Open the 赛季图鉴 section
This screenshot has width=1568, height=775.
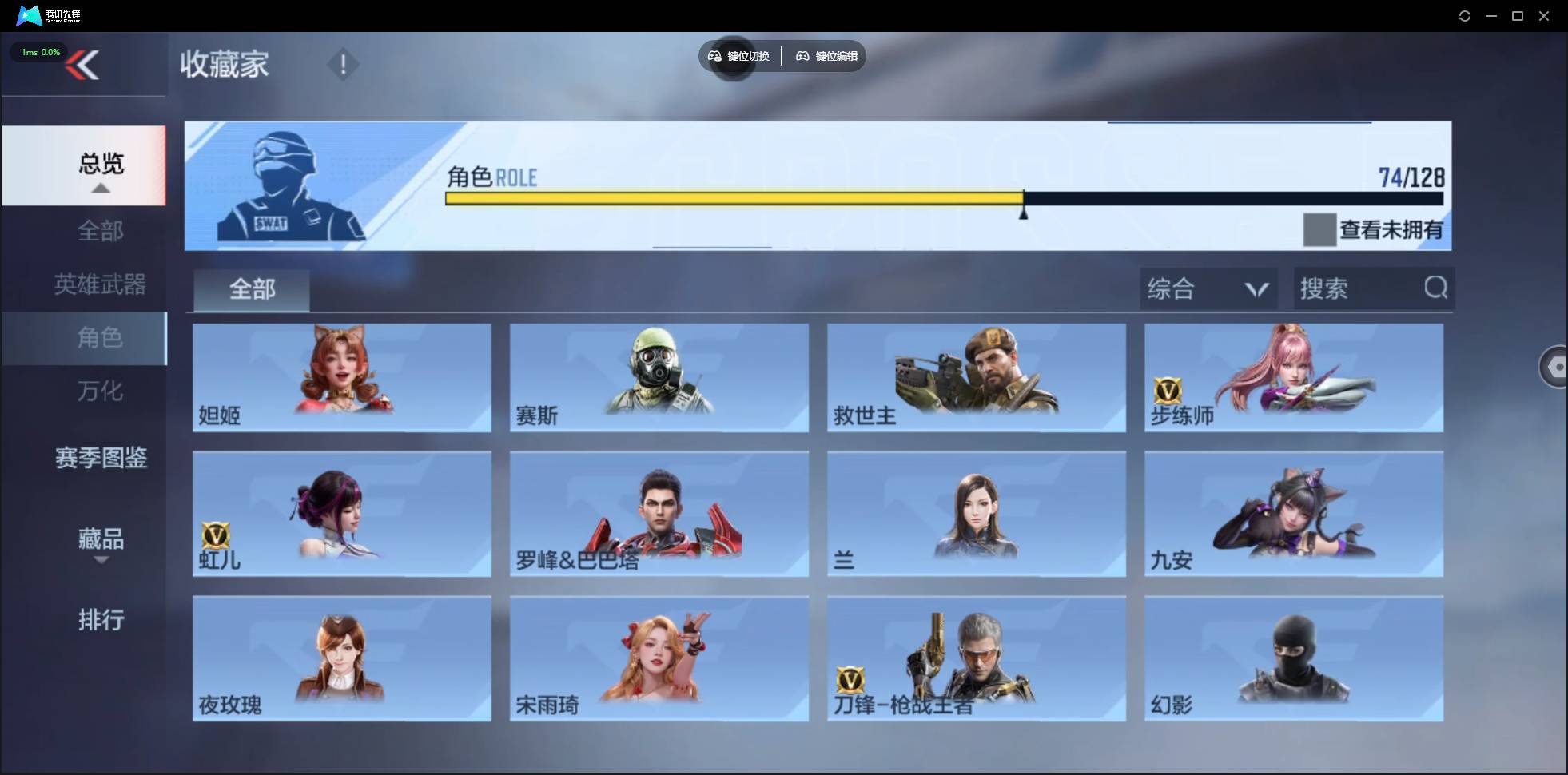pyautogui.click(x=99, y=458)
